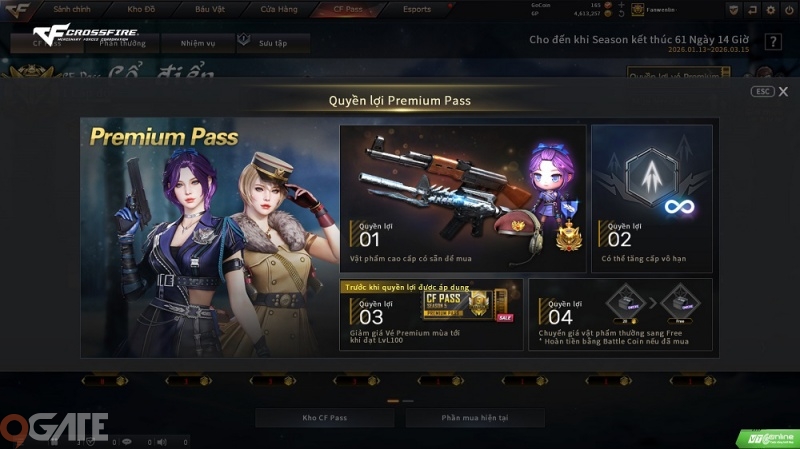Image resolution: width=800 pixels, height=449 pixels.
Task: Click the Premium Pass character banner
Action: (207, 240)
